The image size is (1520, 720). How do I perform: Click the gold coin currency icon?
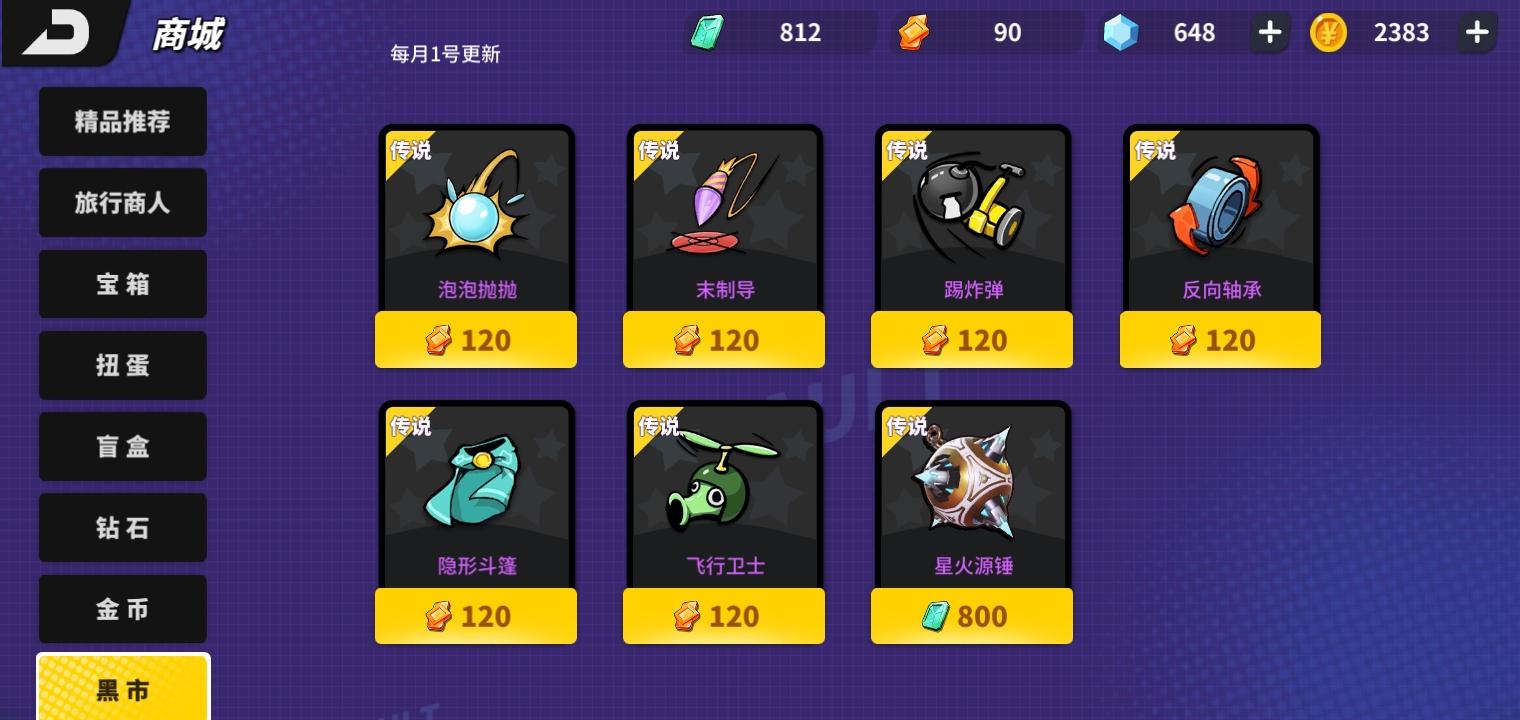click(x=1328, y=32)
